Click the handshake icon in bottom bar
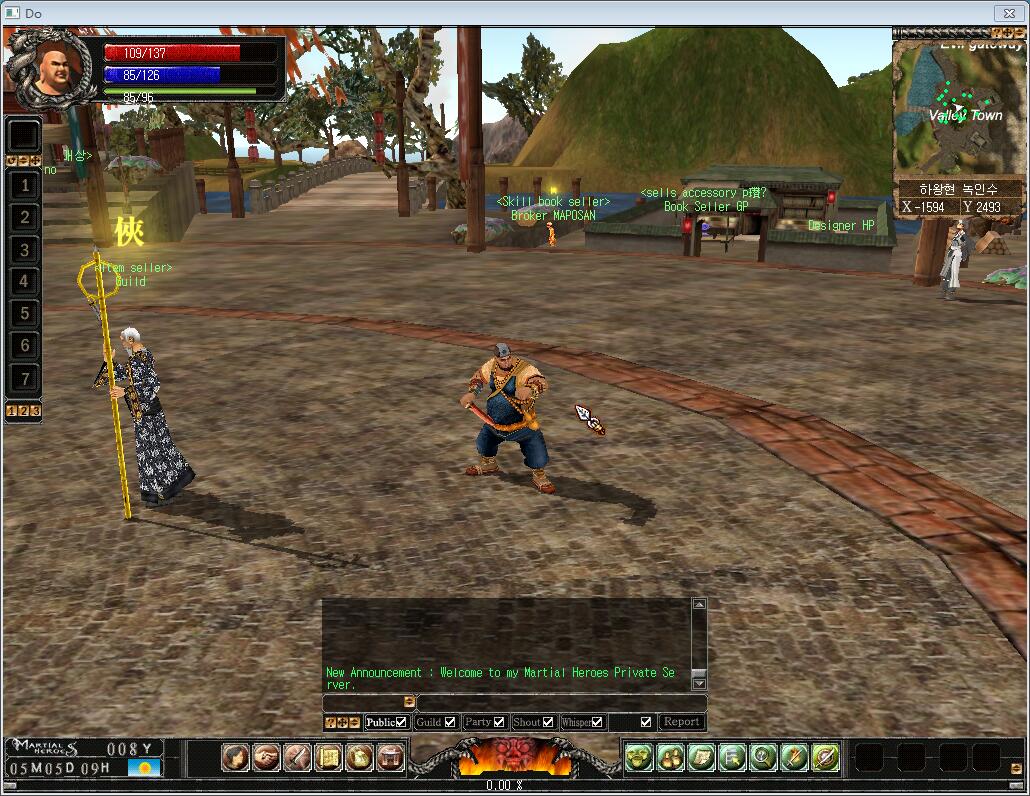This screenshot has width=1030, height=796. [266, 758]
